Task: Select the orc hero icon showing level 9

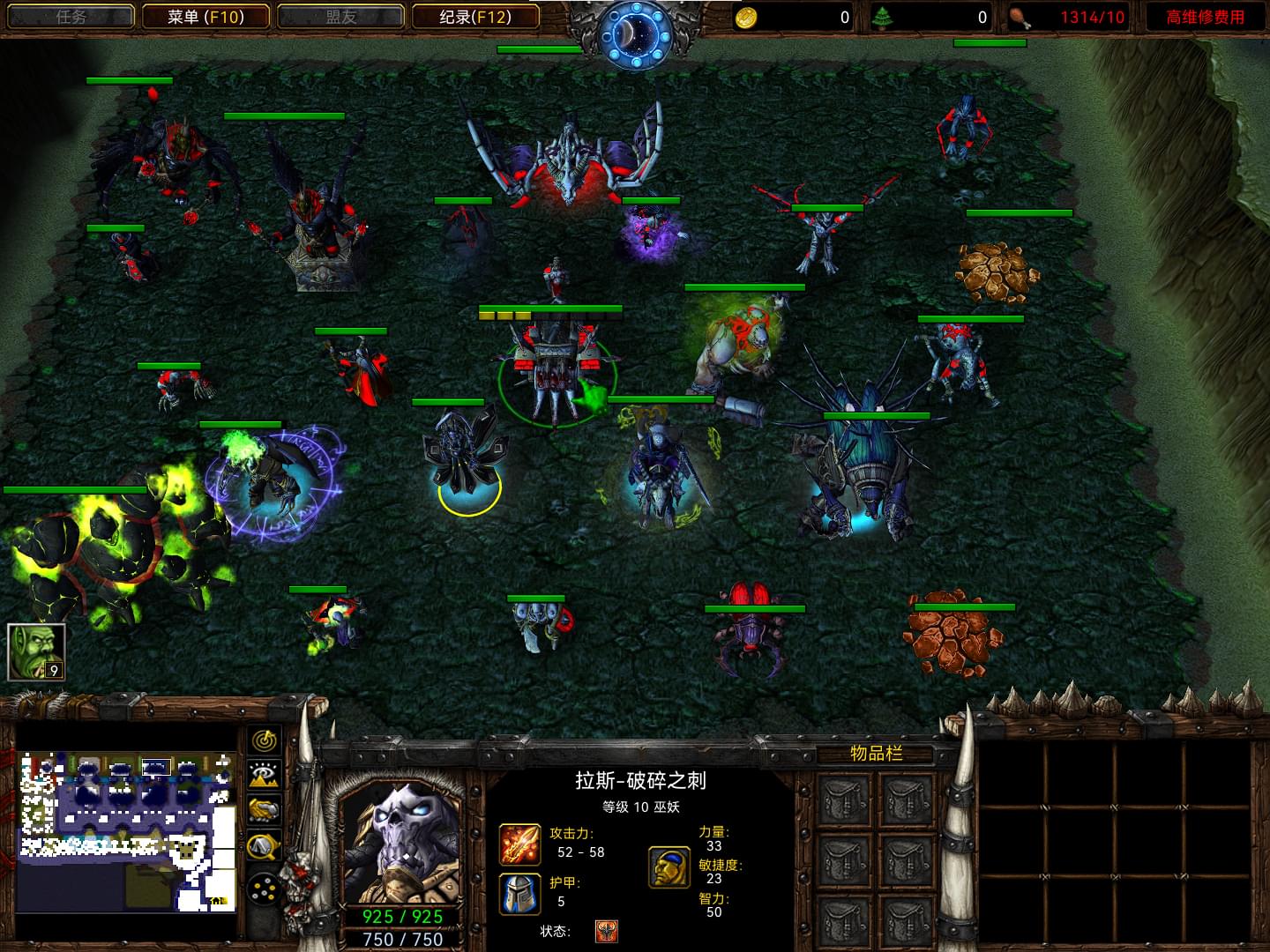Action: [x=36, y=652]
